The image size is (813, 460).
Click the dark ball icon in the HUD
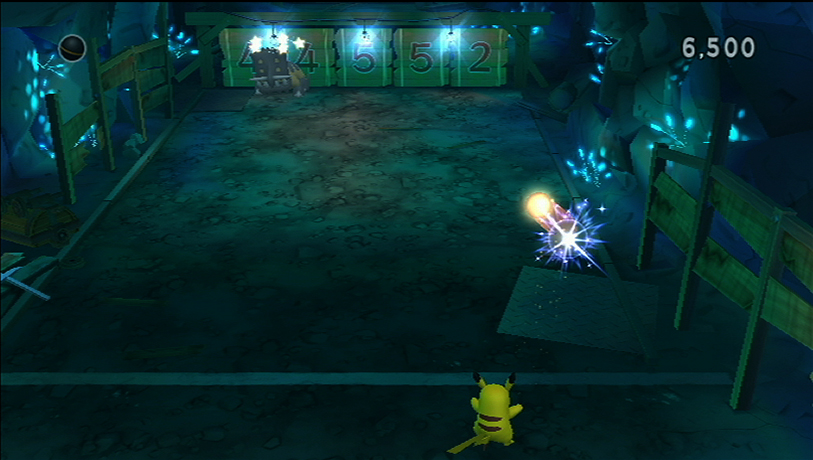(73, 48)
